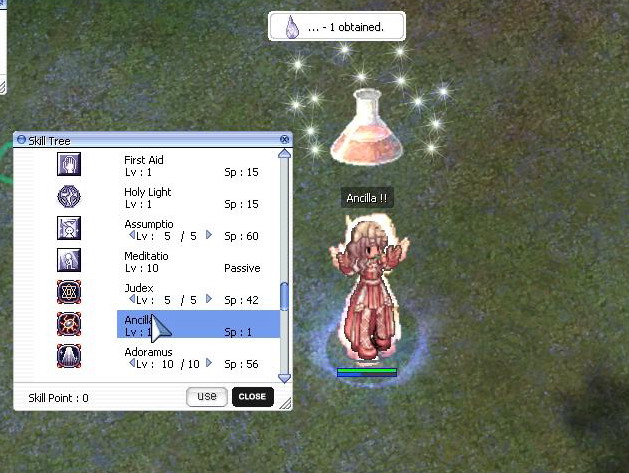Increase Judex level with right arrow
This screenshot has width=629, height=473.
(209, 299)
